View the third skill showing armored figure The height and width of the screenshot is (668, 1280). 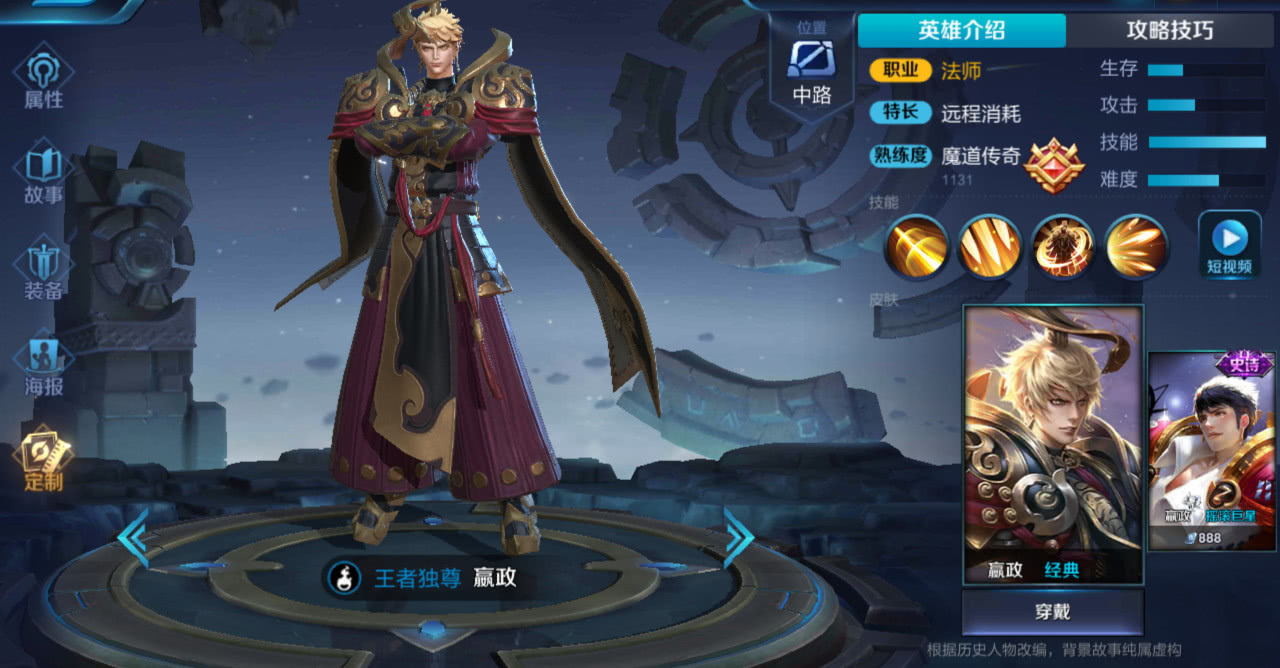pos(1063,246)
